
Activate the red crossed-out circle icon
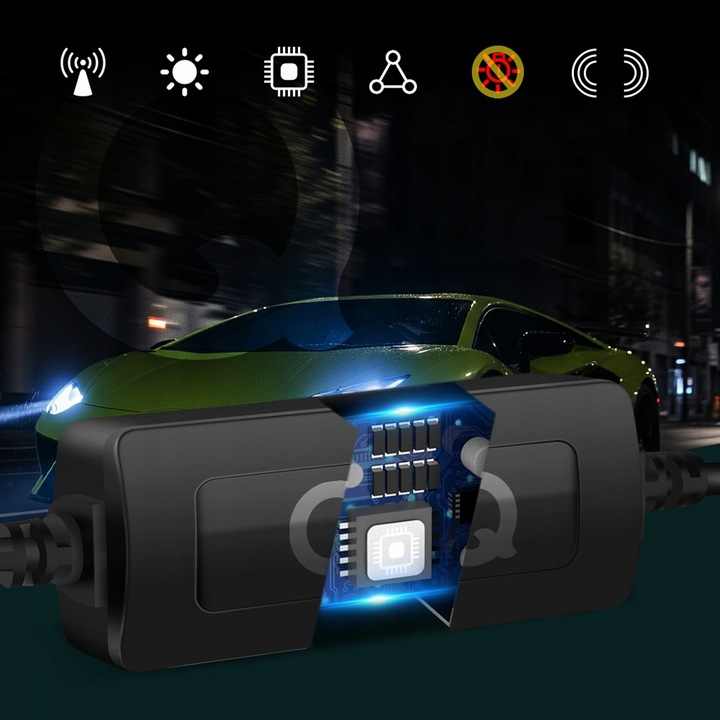pos(497,72)
